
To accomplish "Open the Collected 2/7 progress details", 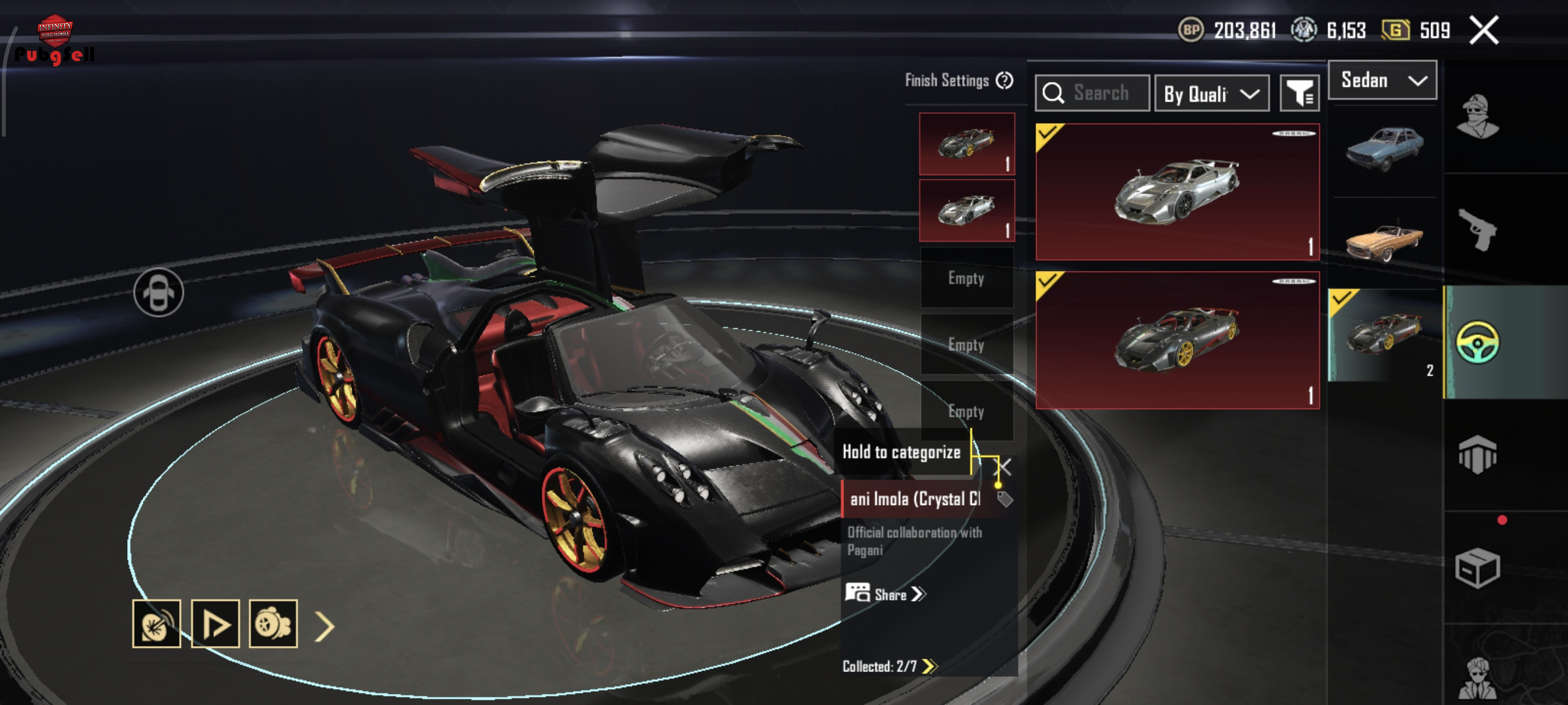I will click(x=889, y=666).
